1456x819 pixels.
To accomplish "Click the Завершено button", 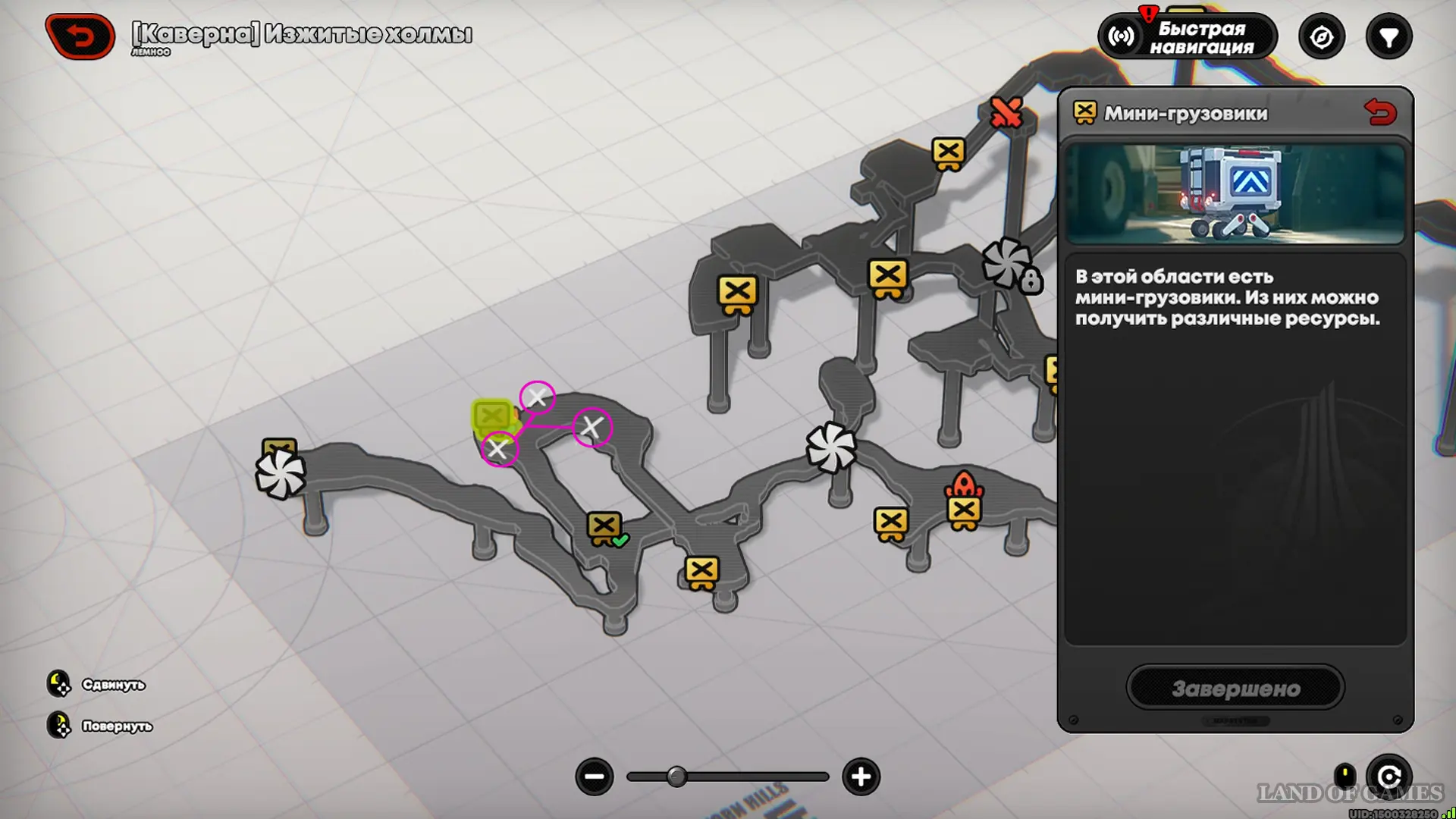I will click(x=1235, y=688).
